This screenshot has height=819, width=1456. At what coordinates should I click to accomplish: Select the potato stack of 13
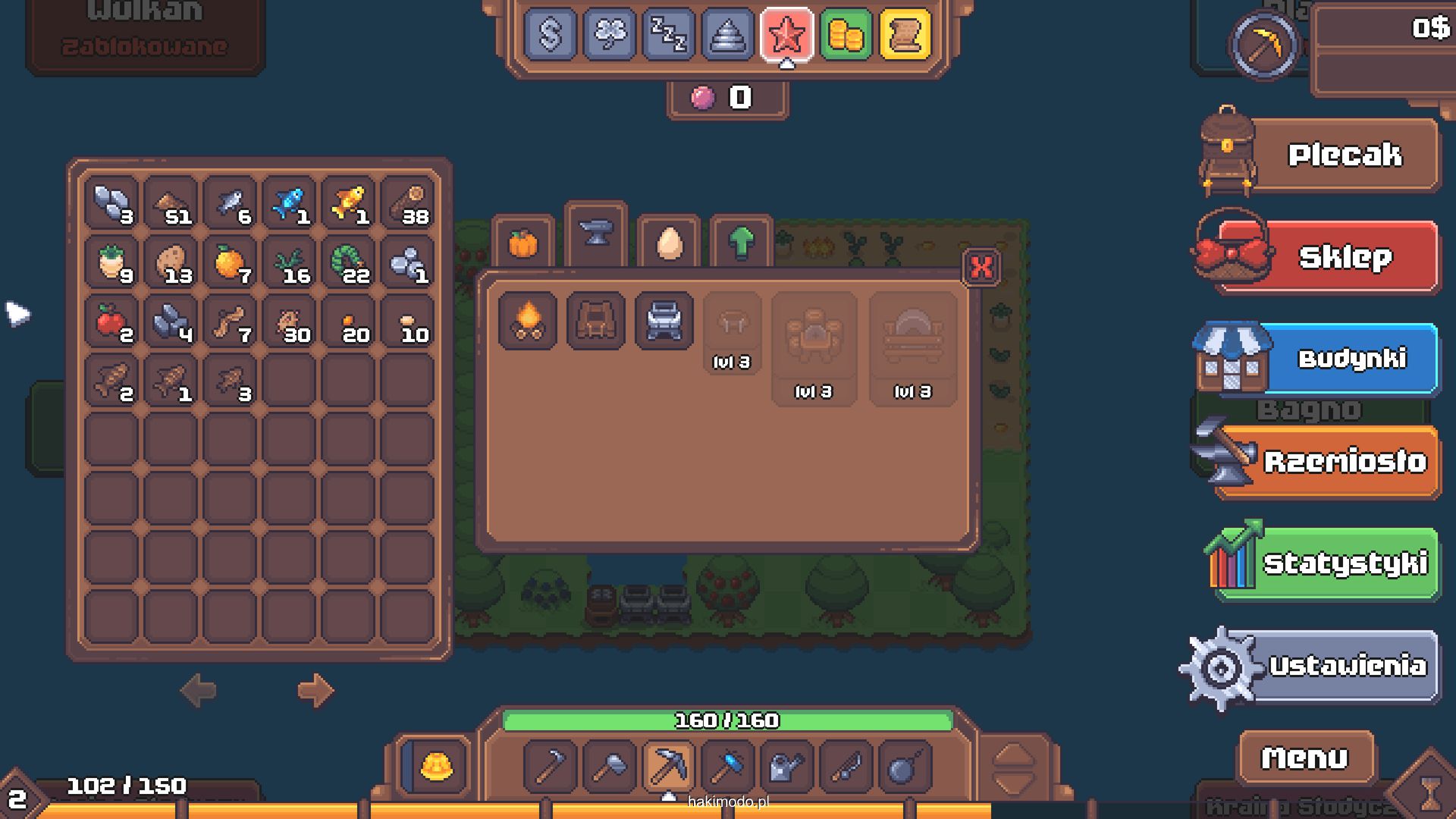tap(171, 263)
